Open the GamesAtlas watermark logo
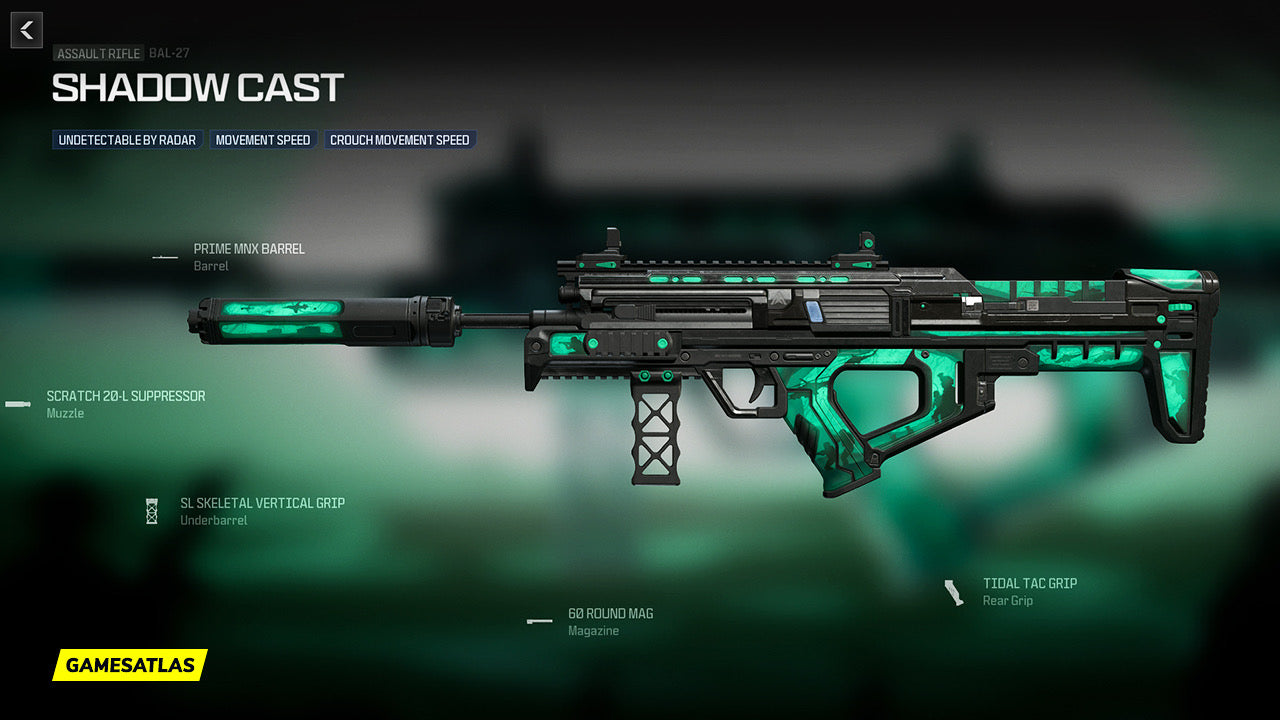1280x720 pixels. pyautogui.click(x=130, y=665)
